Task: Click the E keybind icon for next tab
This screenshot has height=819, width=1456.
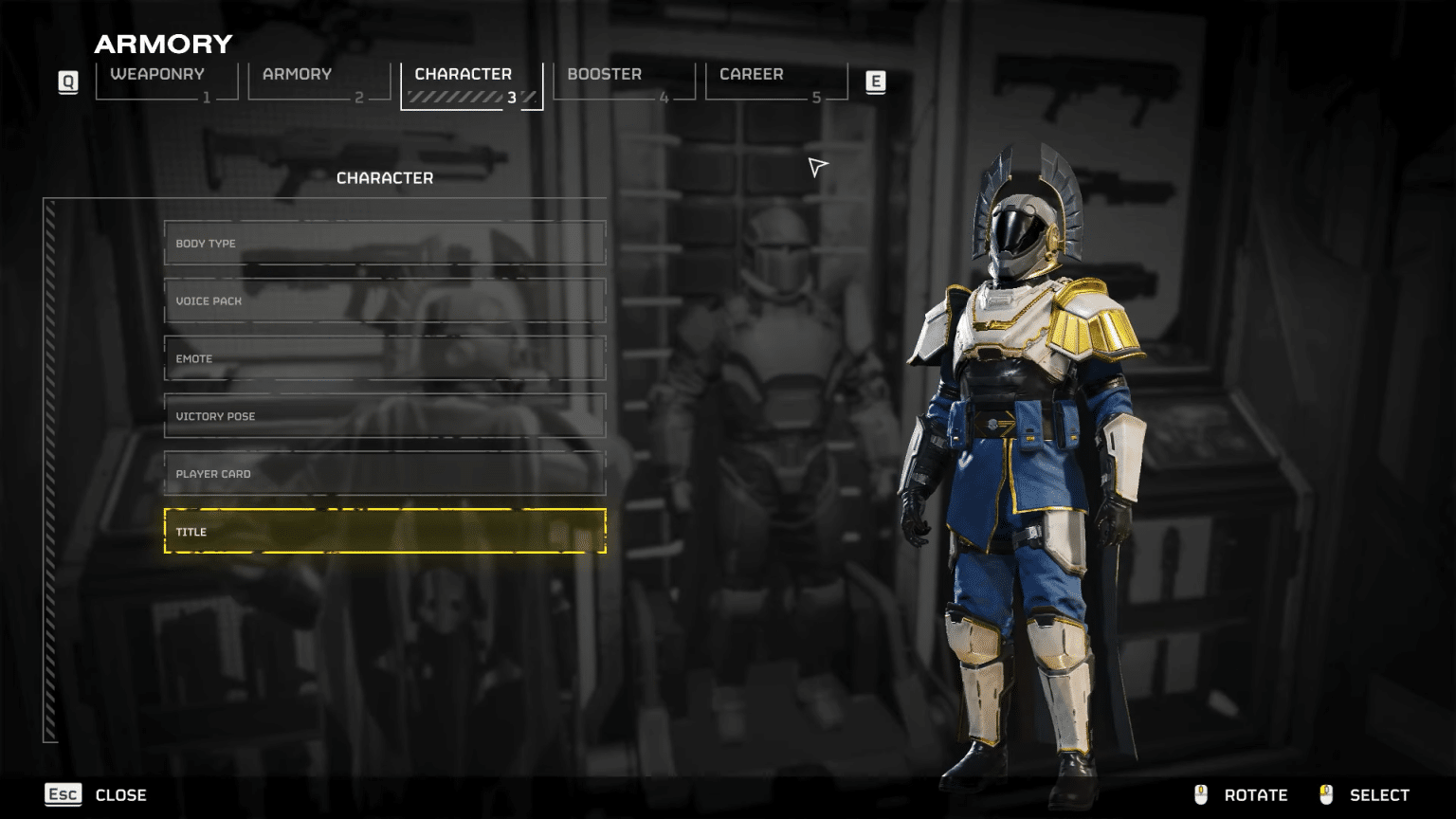Action: (876, 82)
